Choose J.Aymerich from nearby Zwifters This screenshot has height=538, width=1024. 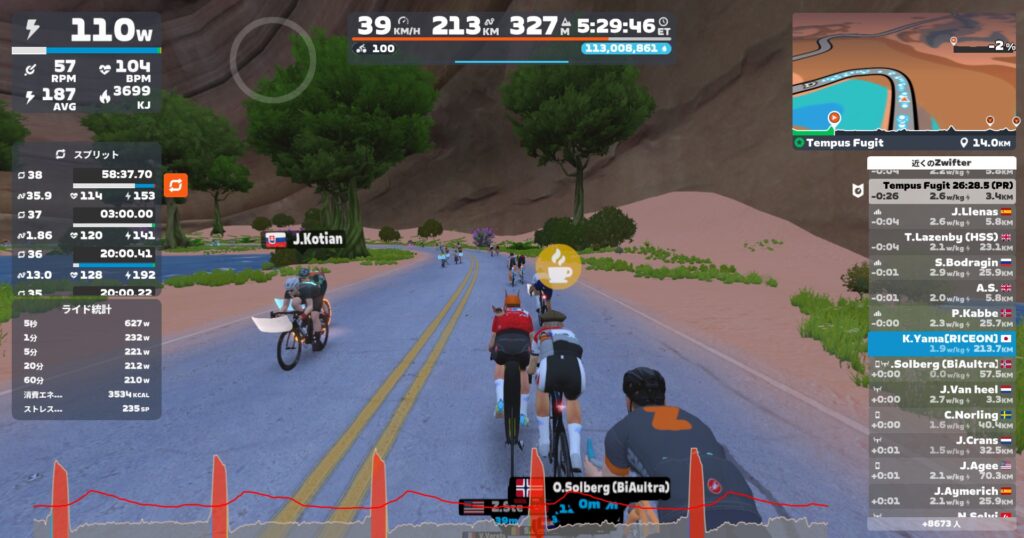[941, 496]
